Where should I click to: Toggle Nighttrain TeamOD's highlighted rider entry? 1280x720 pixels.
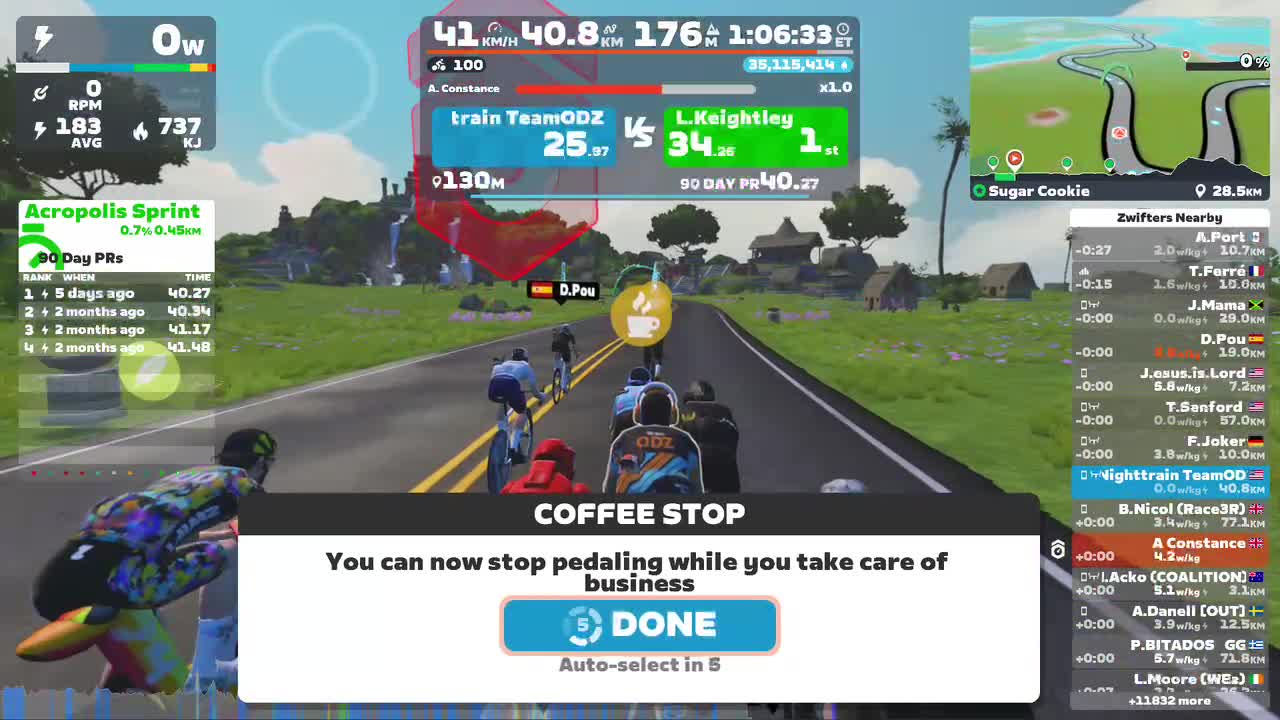1168,481
